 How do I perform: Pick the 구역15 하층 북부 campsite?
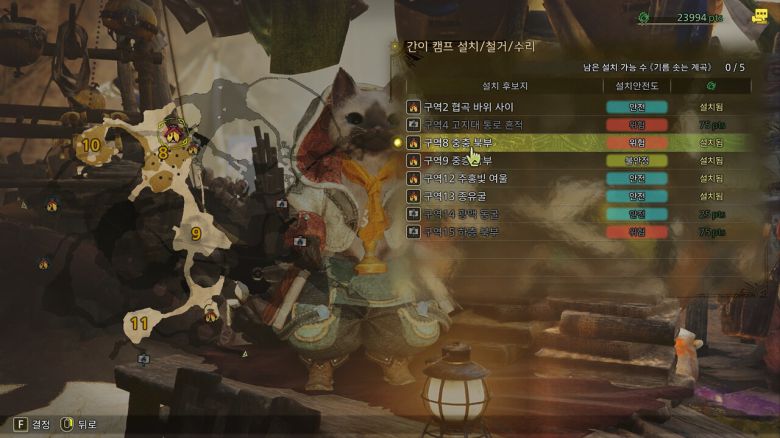(468, 232)
